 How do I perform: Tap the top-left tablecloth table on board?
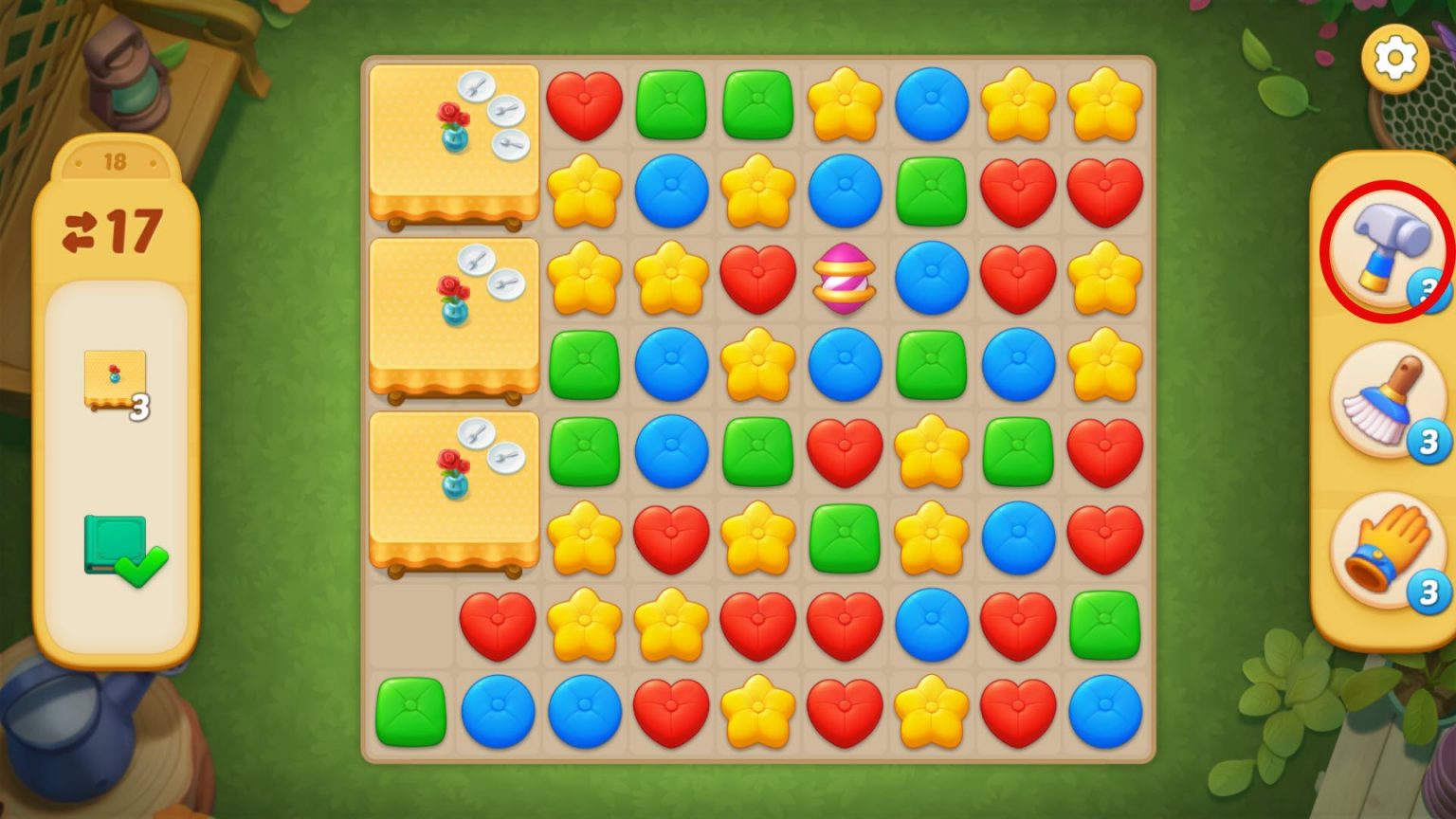453,142
